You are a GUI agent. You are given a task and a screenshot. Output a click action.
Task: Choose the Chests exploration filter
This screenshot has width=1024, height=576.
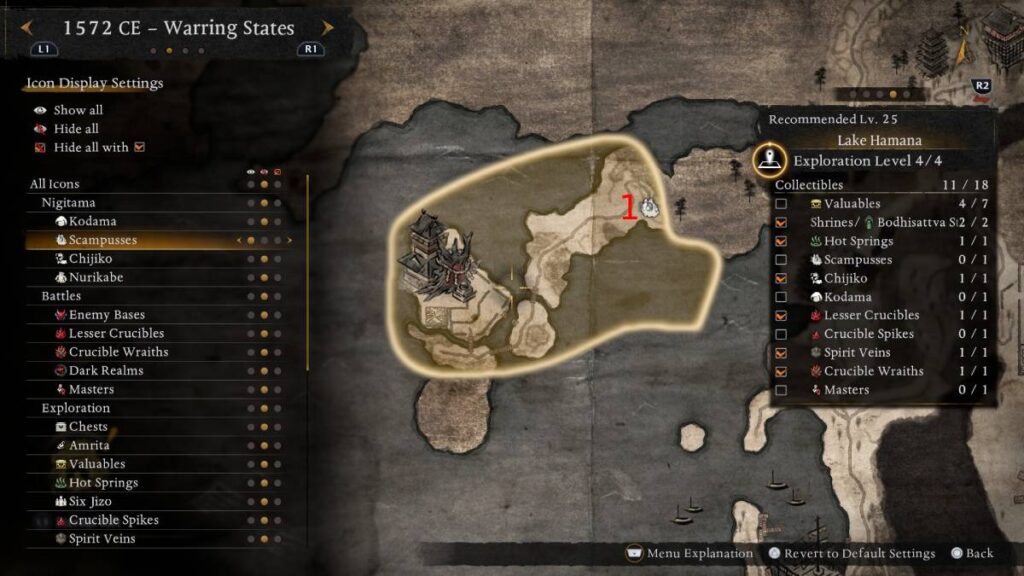(x=88, y=427)
